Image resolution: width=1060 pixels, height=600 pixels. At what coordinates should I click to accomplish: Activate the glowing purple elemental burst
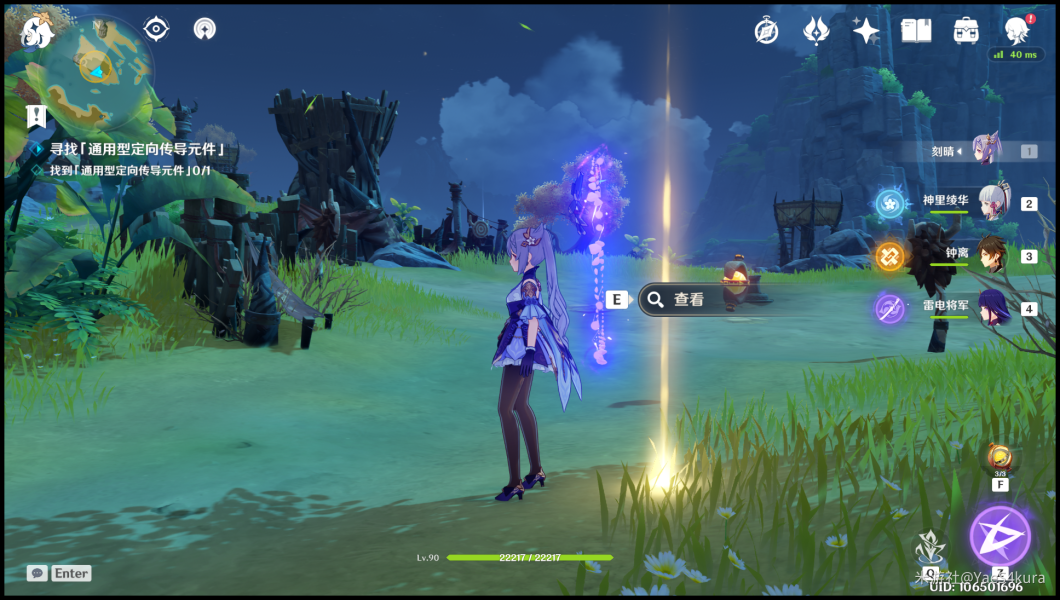999,536
